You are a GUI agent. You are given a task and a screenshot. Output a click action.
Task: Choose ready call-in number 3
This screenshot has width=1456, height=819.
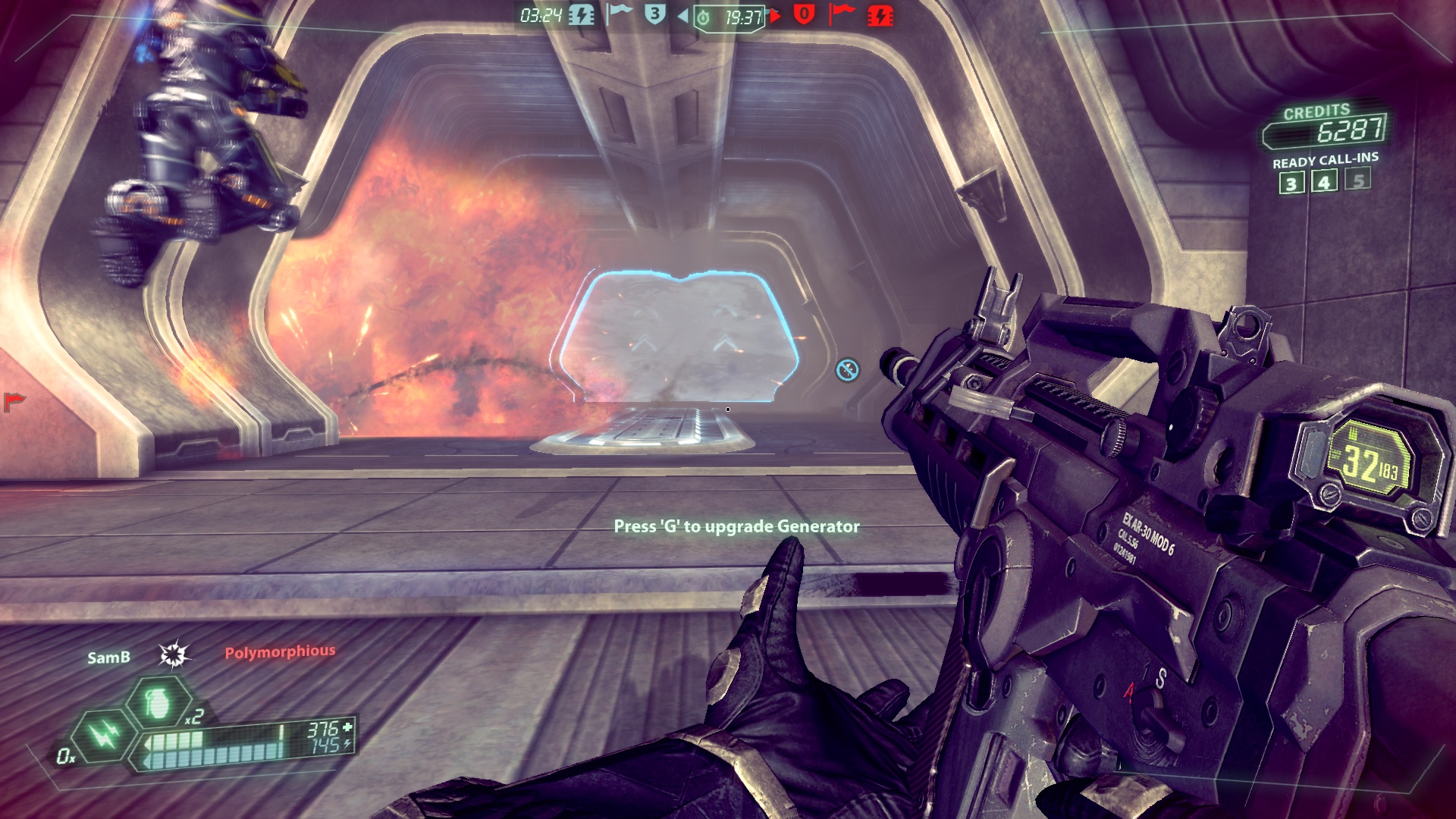tap(1291, 183)
